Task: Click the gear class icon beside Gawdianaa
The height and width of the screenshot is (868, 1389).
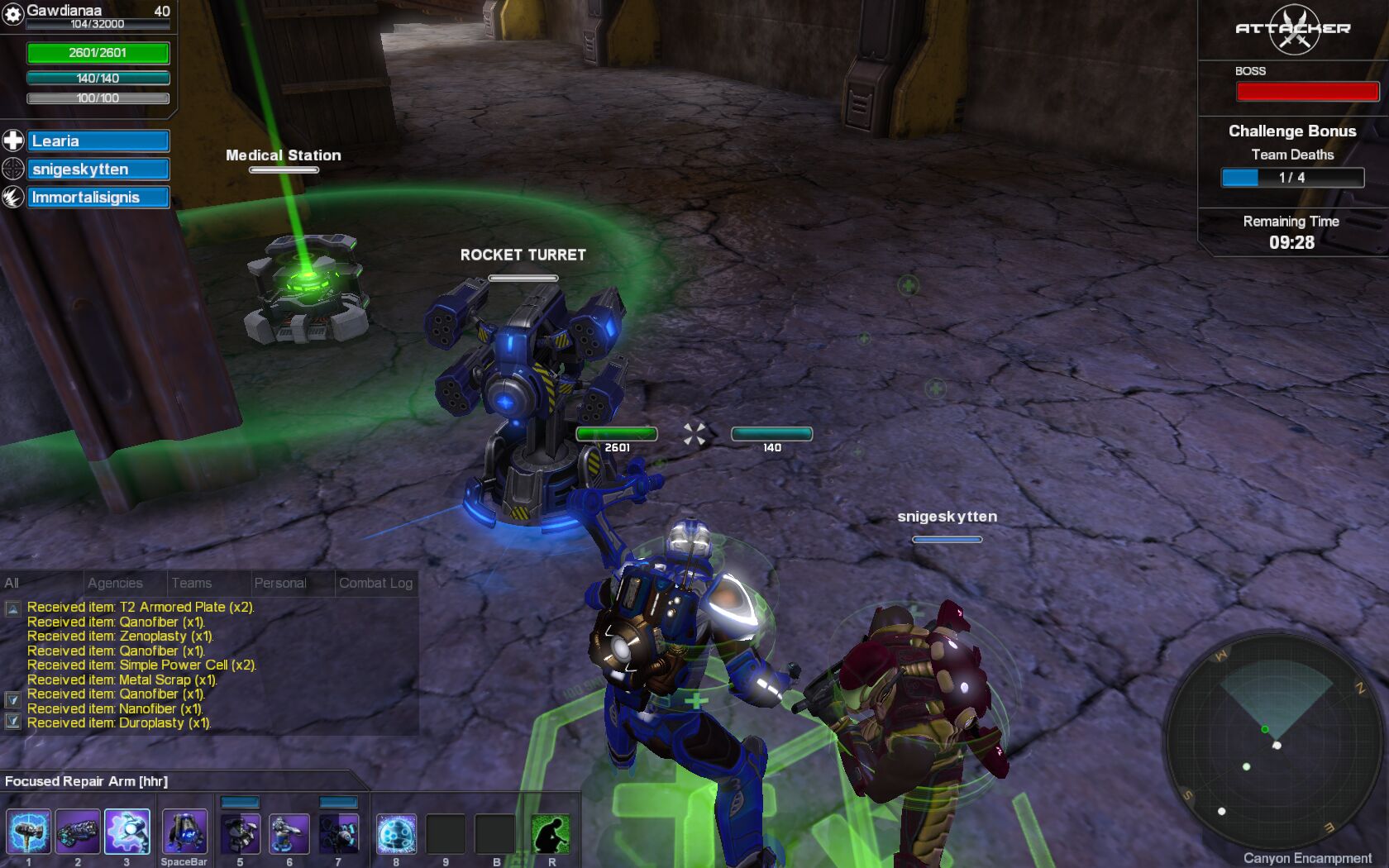Action: (12, 14)
